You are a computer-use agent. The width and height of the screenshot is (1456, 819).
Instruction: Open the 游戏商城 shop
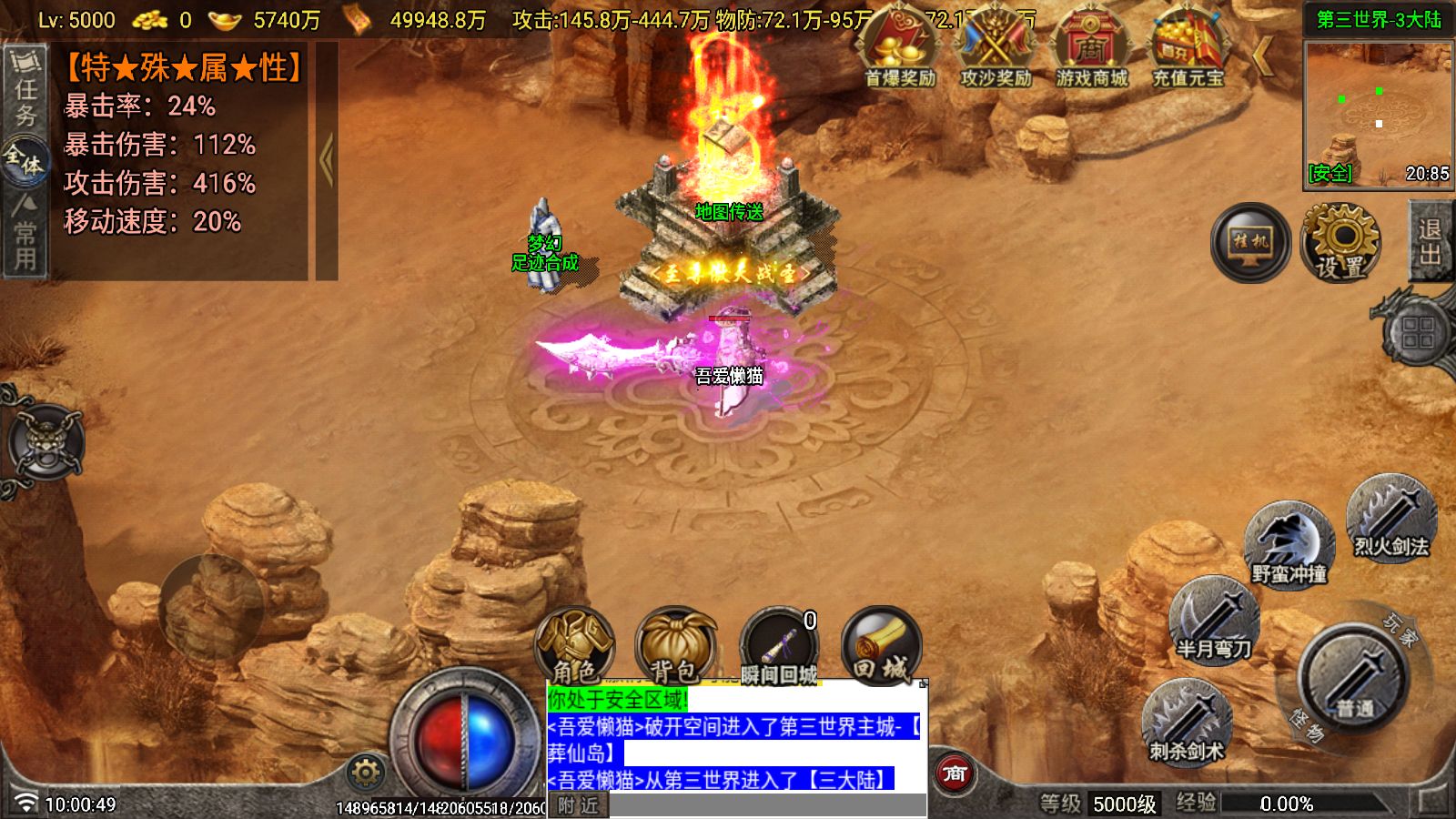click(x=1091, y=50)
